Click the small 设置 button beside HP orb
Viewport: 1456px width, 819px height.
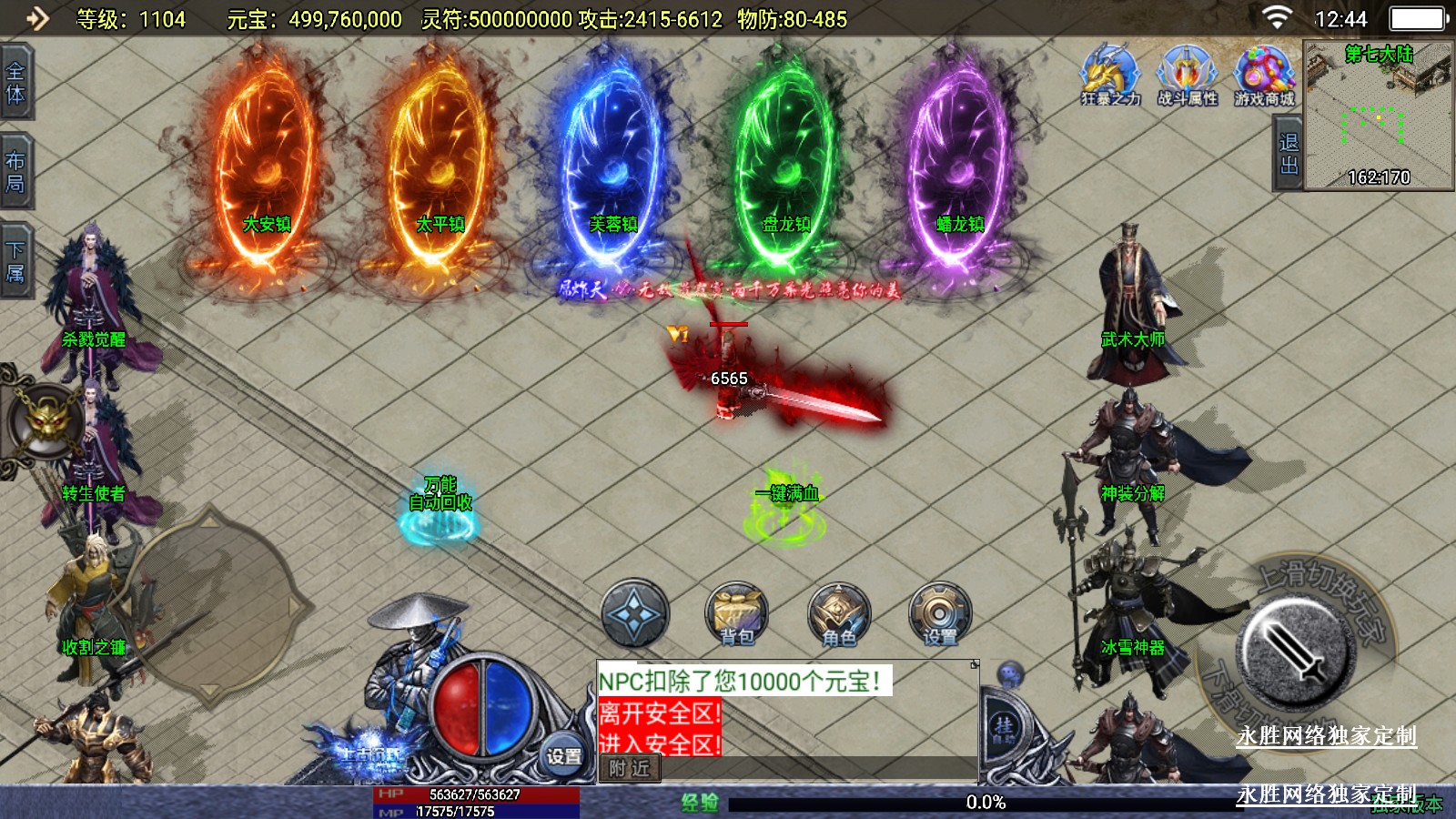(x=563, y=755)
